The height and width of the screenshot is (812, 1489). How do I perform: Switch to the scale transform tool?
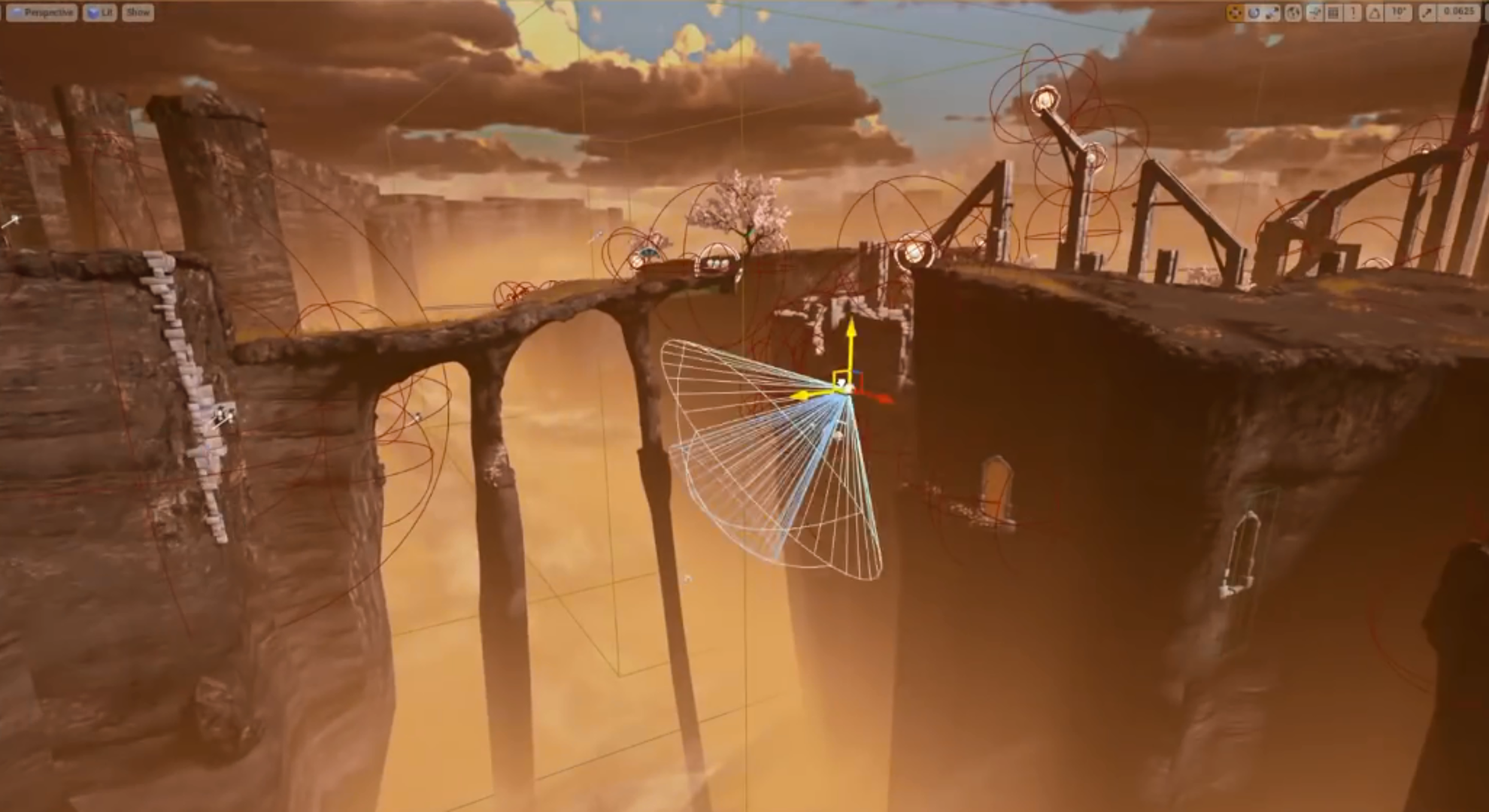coord(1272,13)
